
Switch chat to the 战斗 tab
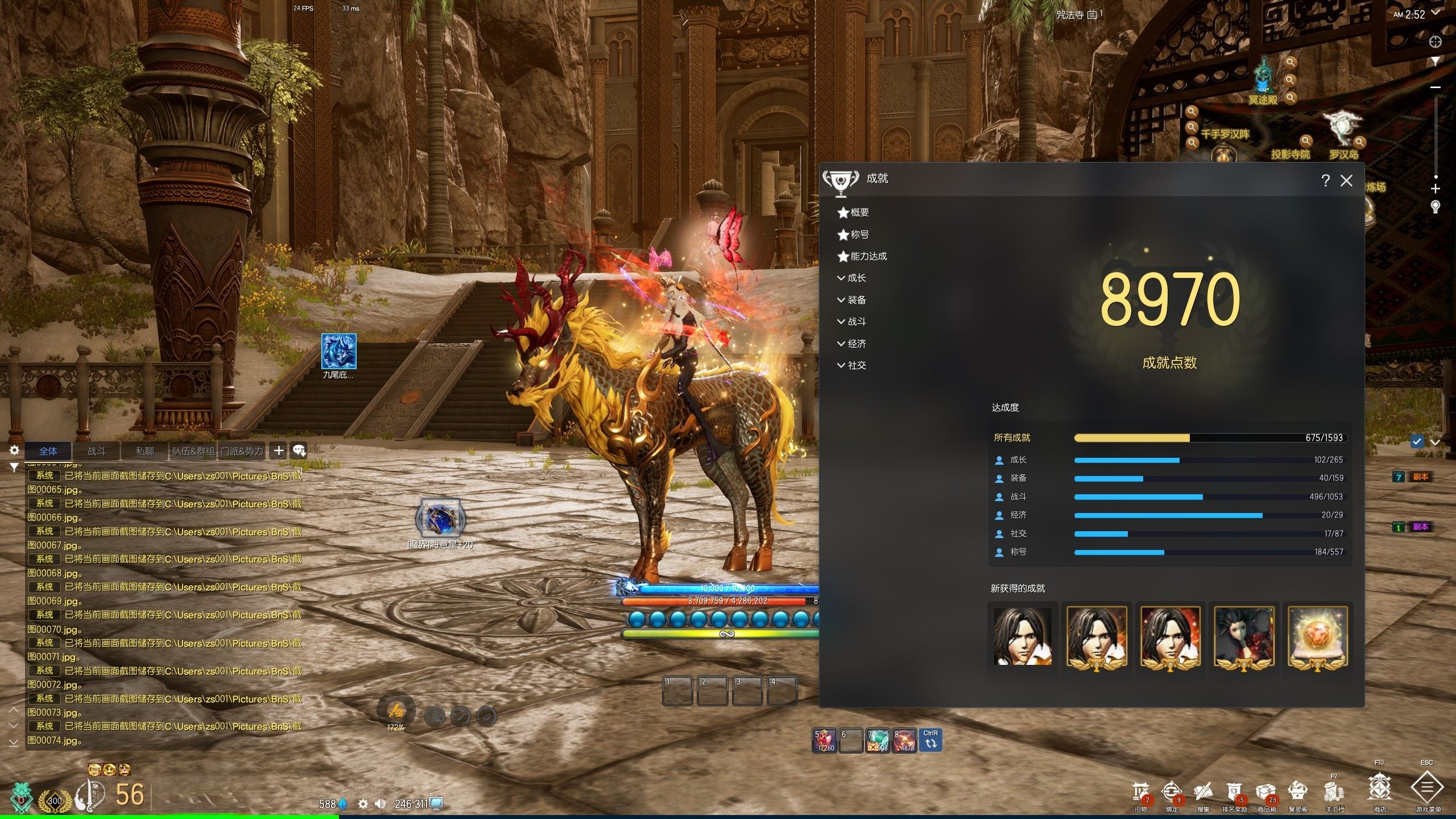[x=97, y=451]
